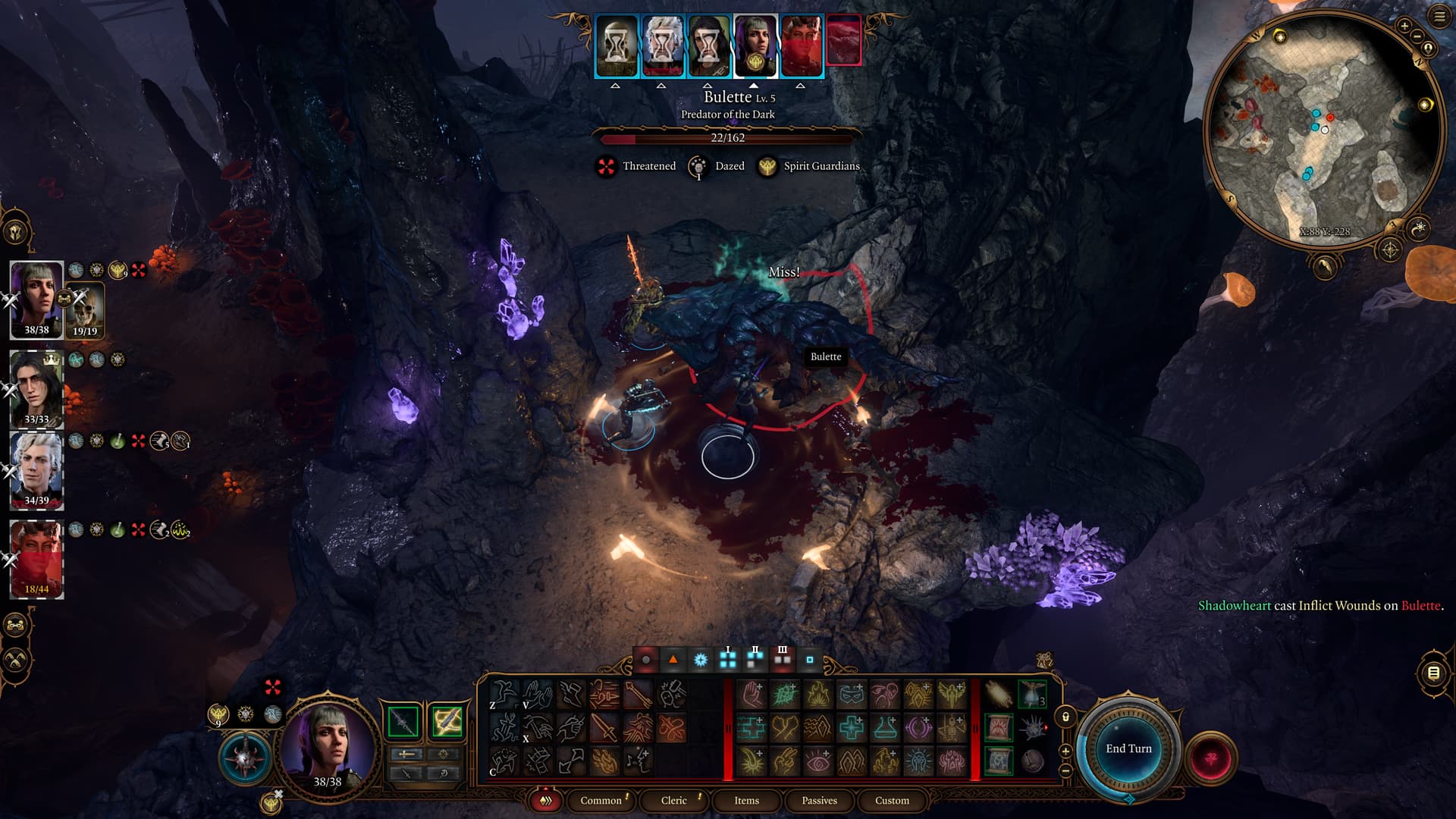Open the combat log button
Viewport: 1456px width, 819px height.
coord(1433,673)
